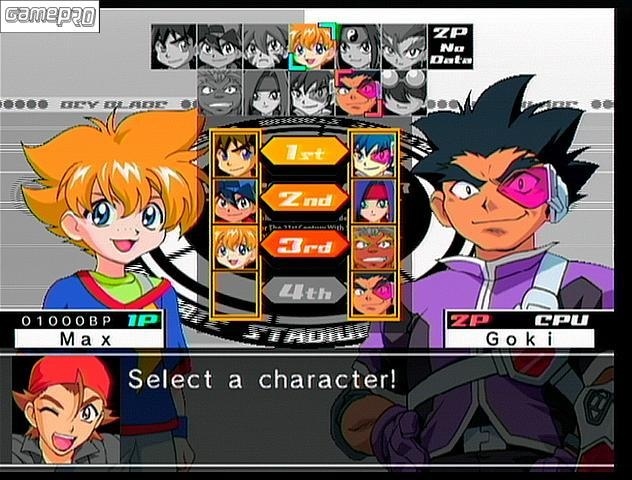Click player team's blue-cap character slot
Image resolution: width=632 pixels, height=480 pixels.
[236, 199]
